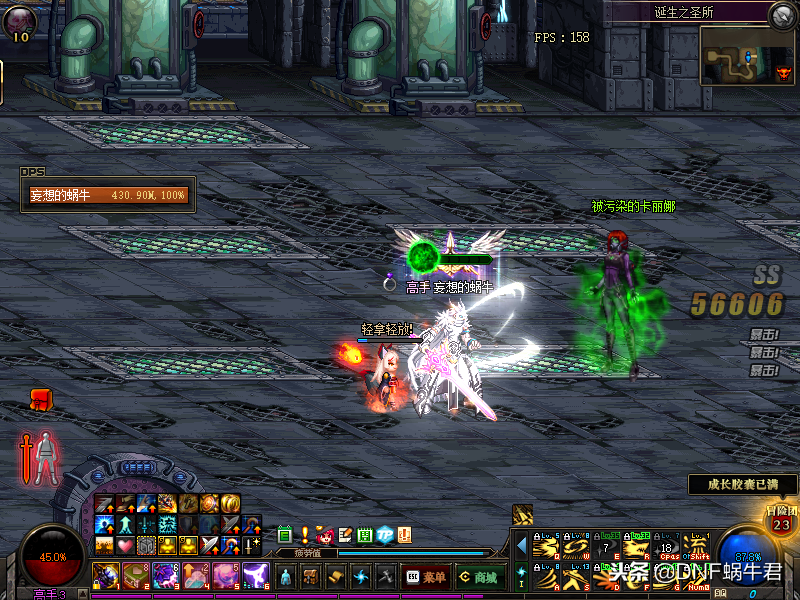Image resolution: width=800 pixels, height=600 pixels.
Task: Click the skill bar left arrow toggle
Action: (x=521, y=546)
